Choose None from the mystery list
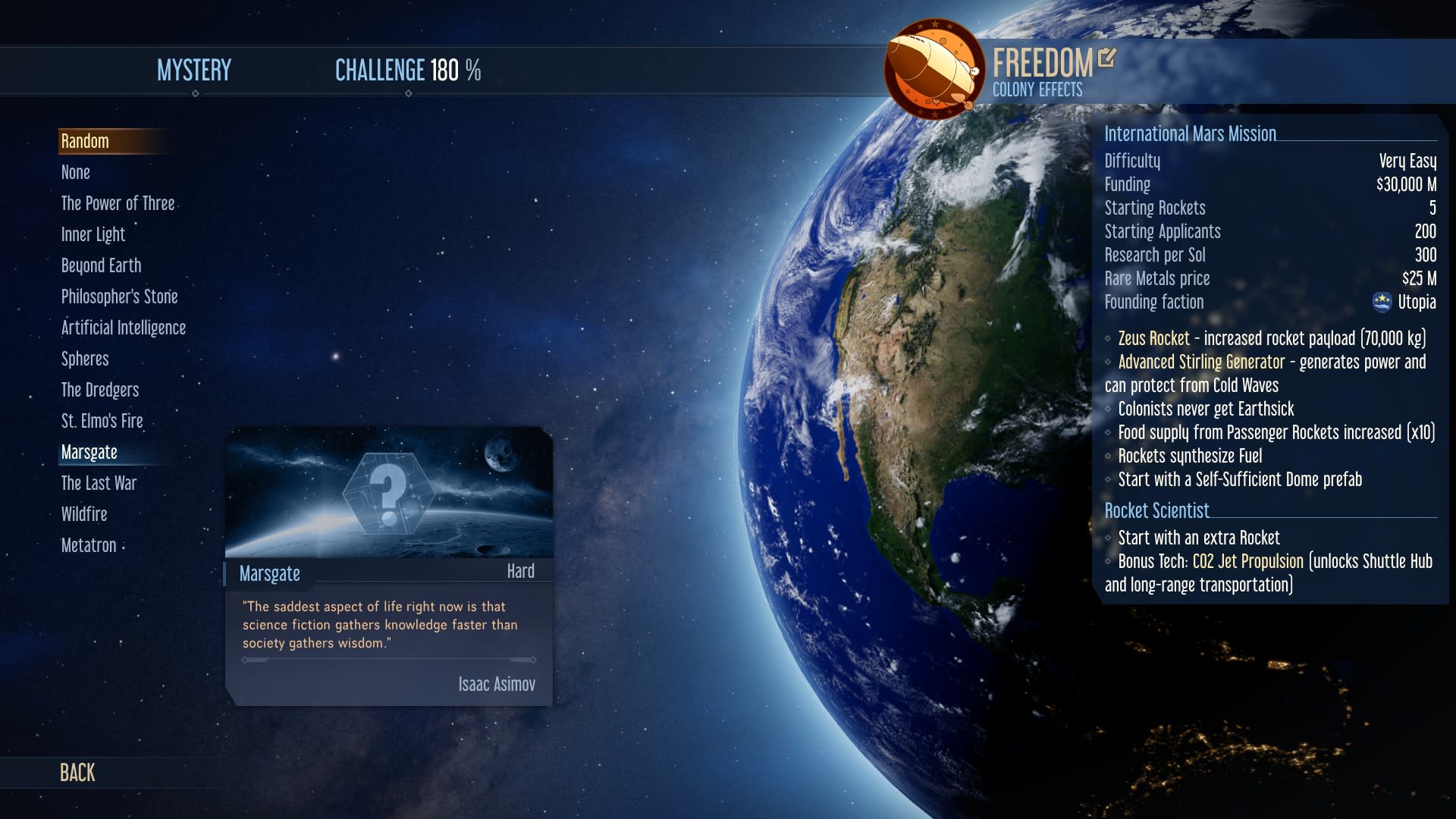Screen dimensions: 1456x819 76,172
